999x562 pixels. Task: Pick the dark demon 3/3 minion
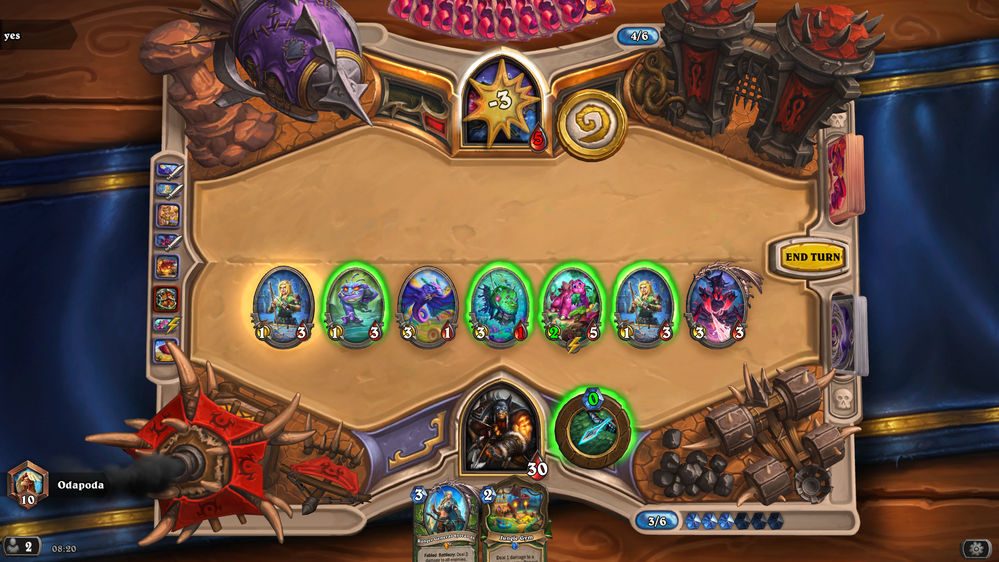(x=716, y=305)
